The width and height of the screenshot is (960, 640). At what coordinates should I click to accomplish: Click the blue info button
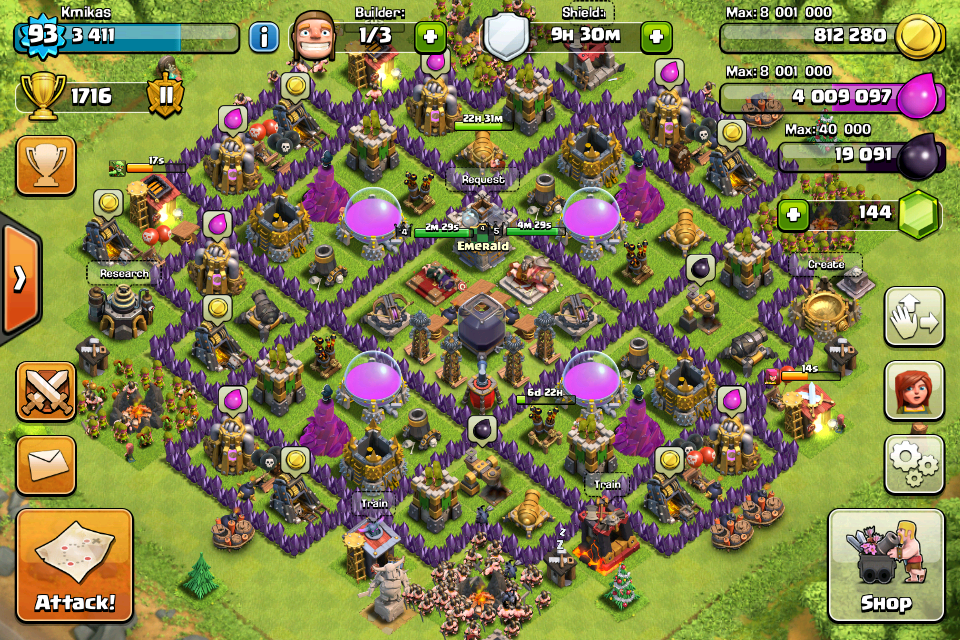coord(263,38)
